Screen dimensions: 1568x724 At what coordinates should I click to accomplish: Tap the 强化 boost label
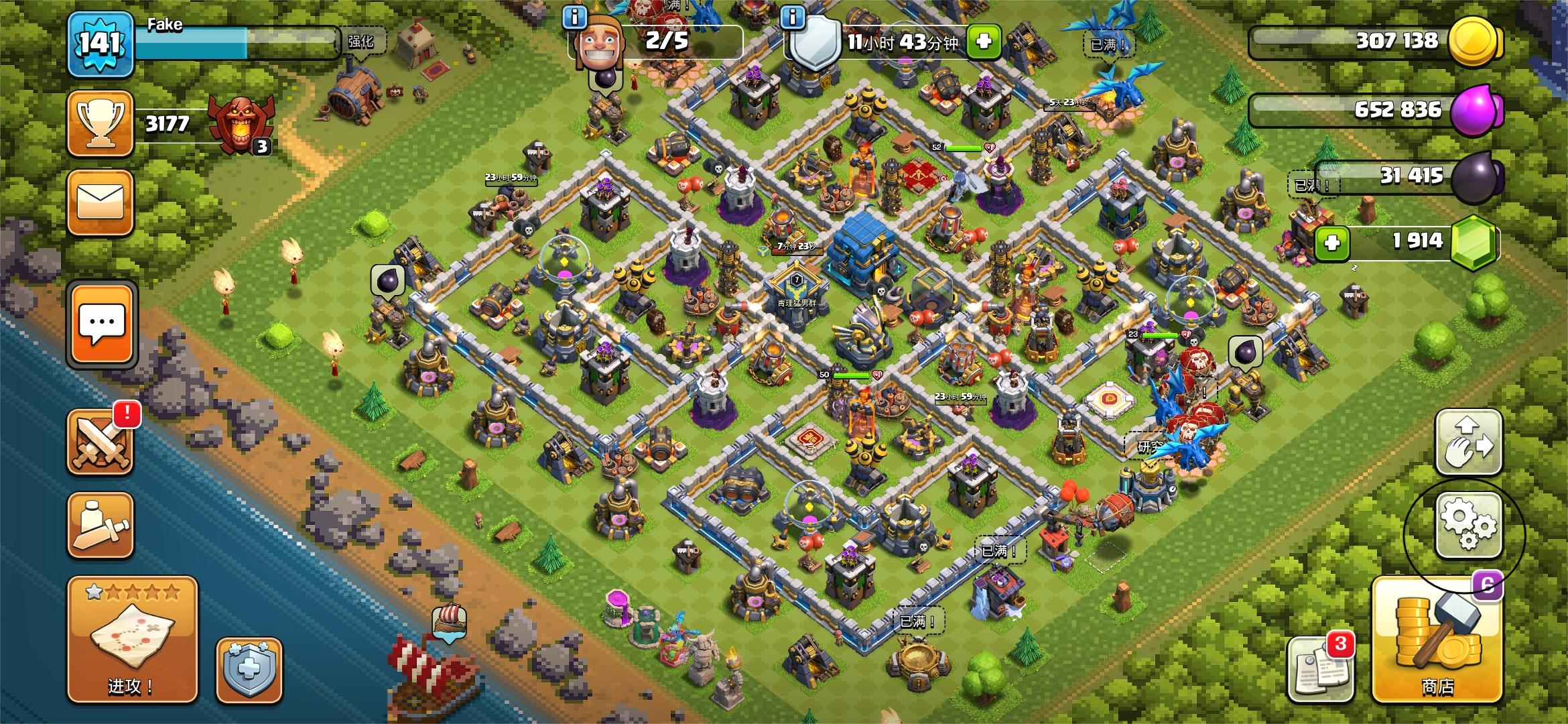[361, 42]
